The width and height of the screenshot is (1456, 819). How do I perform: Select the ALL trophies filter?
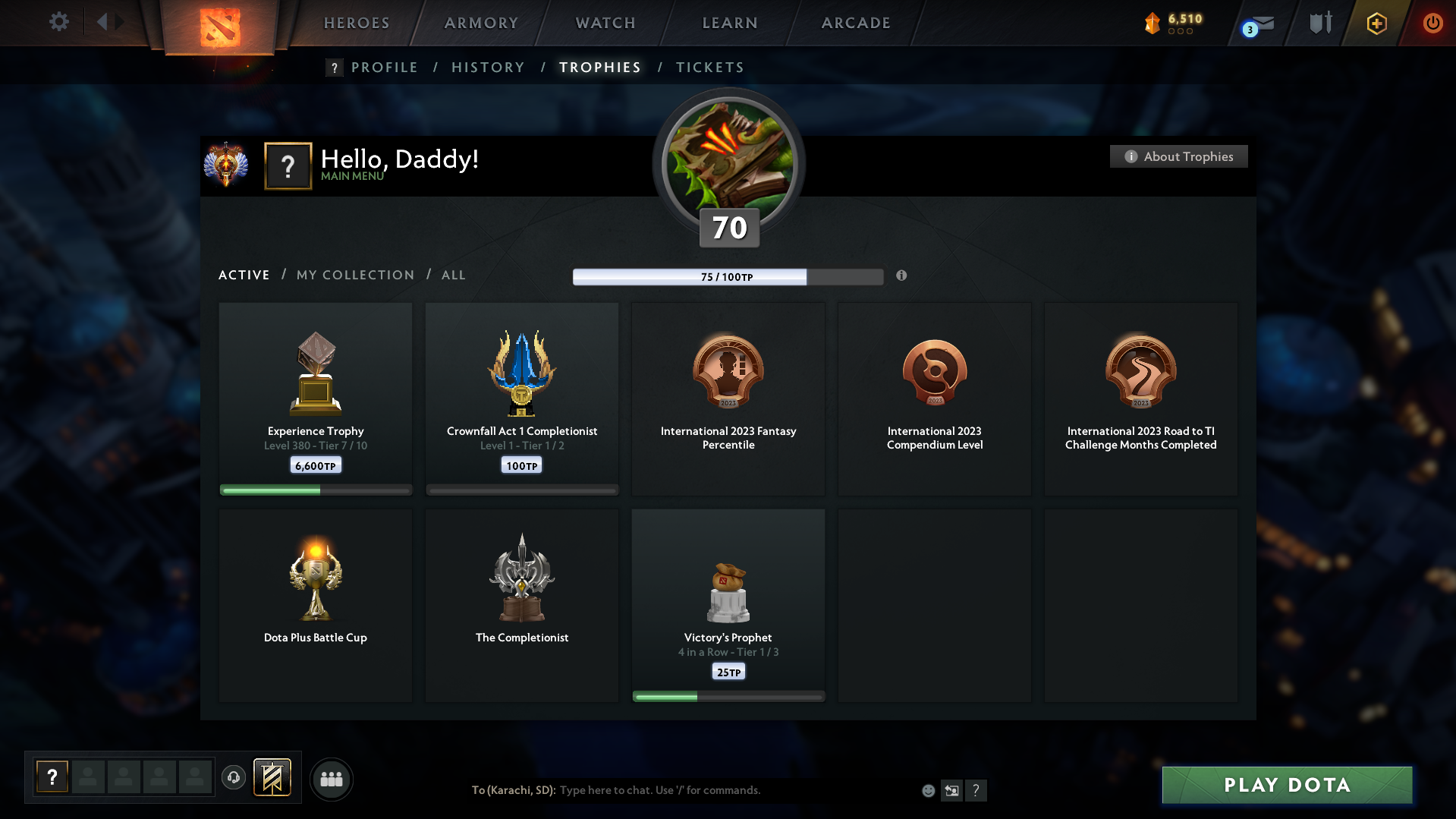tap(453, 275)
